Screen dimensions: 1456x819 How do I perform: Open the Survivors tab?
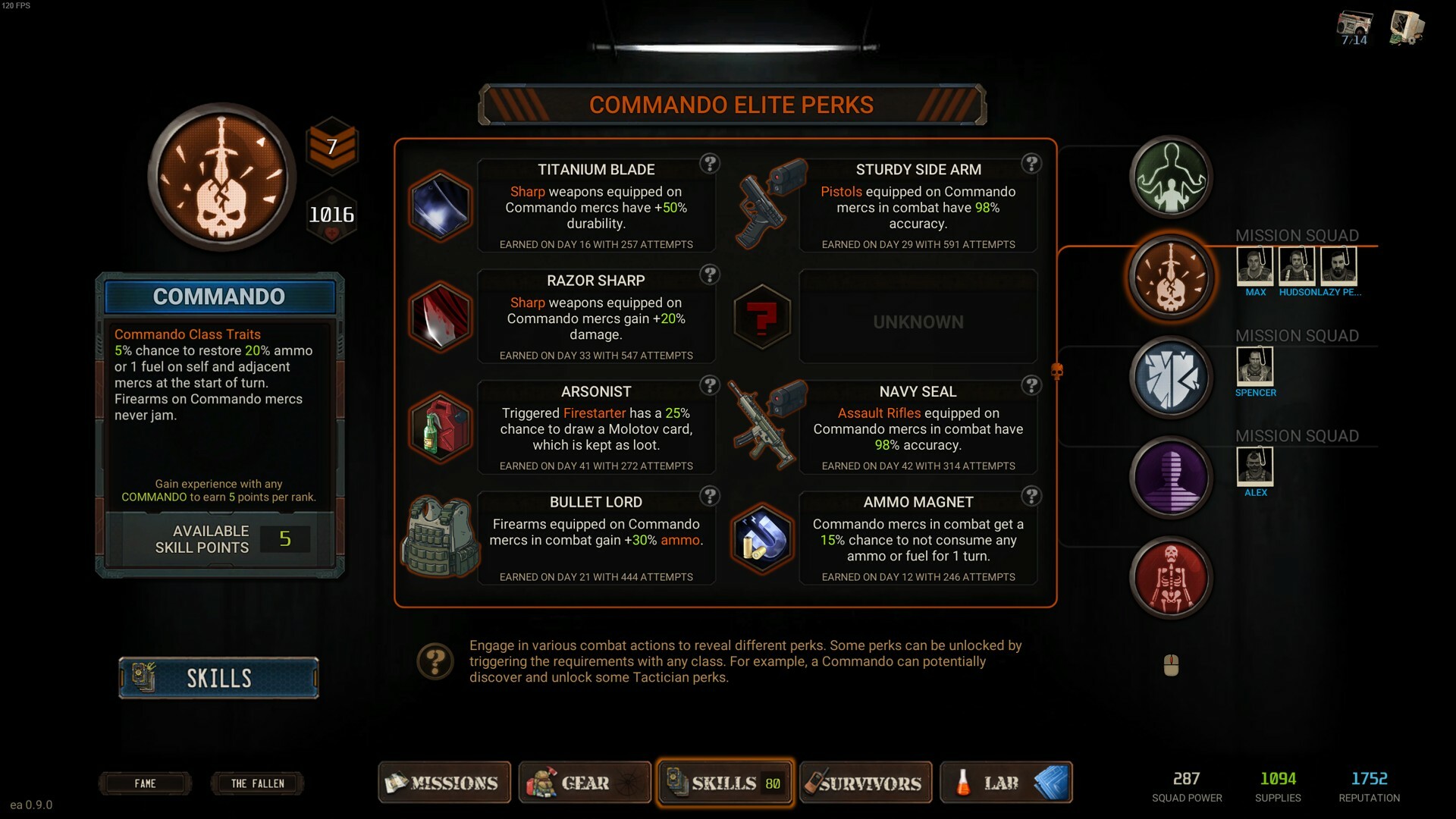click(x=865, y=783)
